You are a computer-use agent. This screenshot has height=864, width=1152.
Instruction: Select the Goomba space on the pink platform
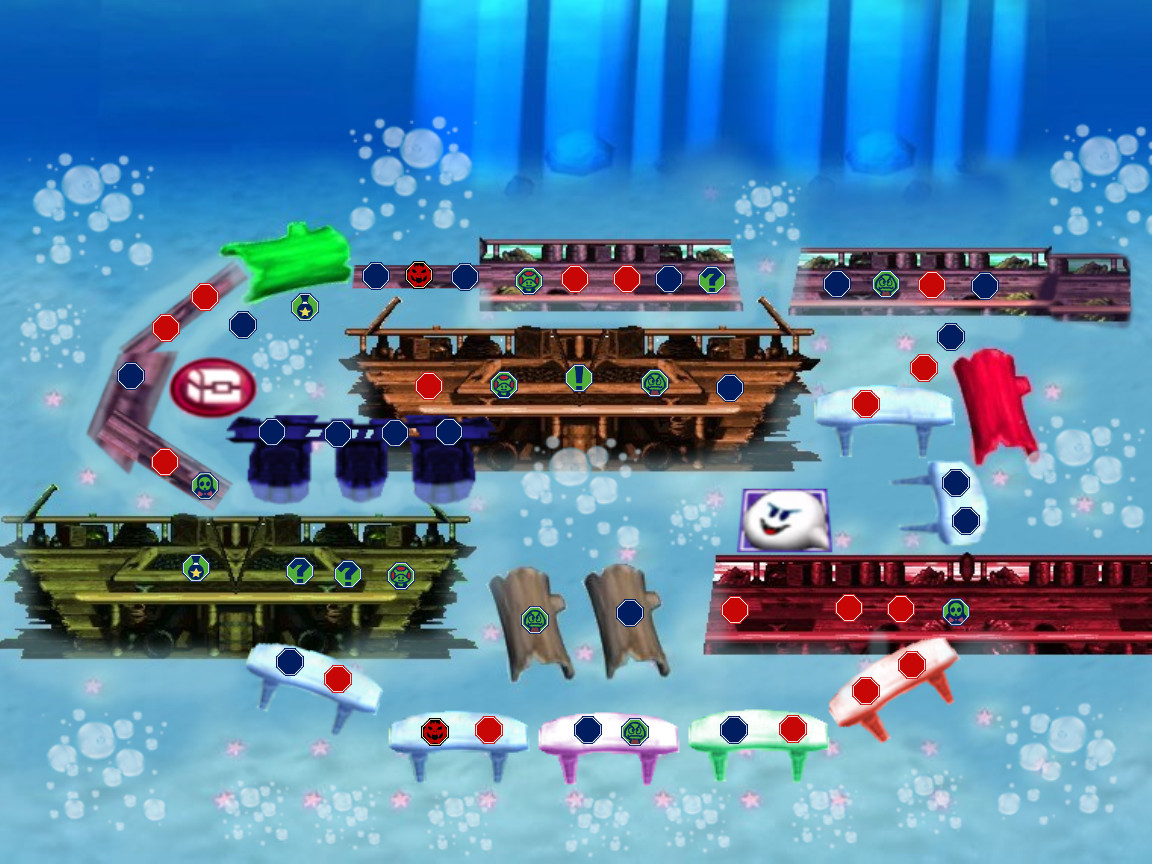[635, 731]
